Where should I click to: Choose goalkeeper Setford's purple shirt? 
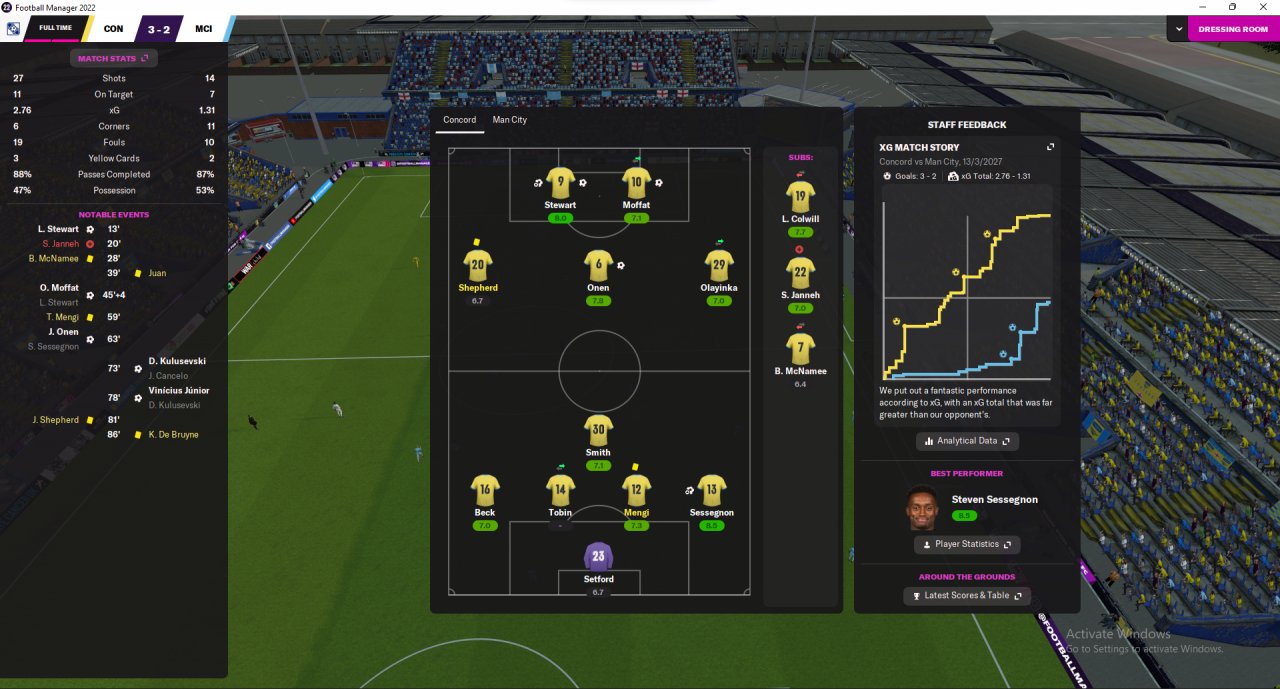coord(598,558)
